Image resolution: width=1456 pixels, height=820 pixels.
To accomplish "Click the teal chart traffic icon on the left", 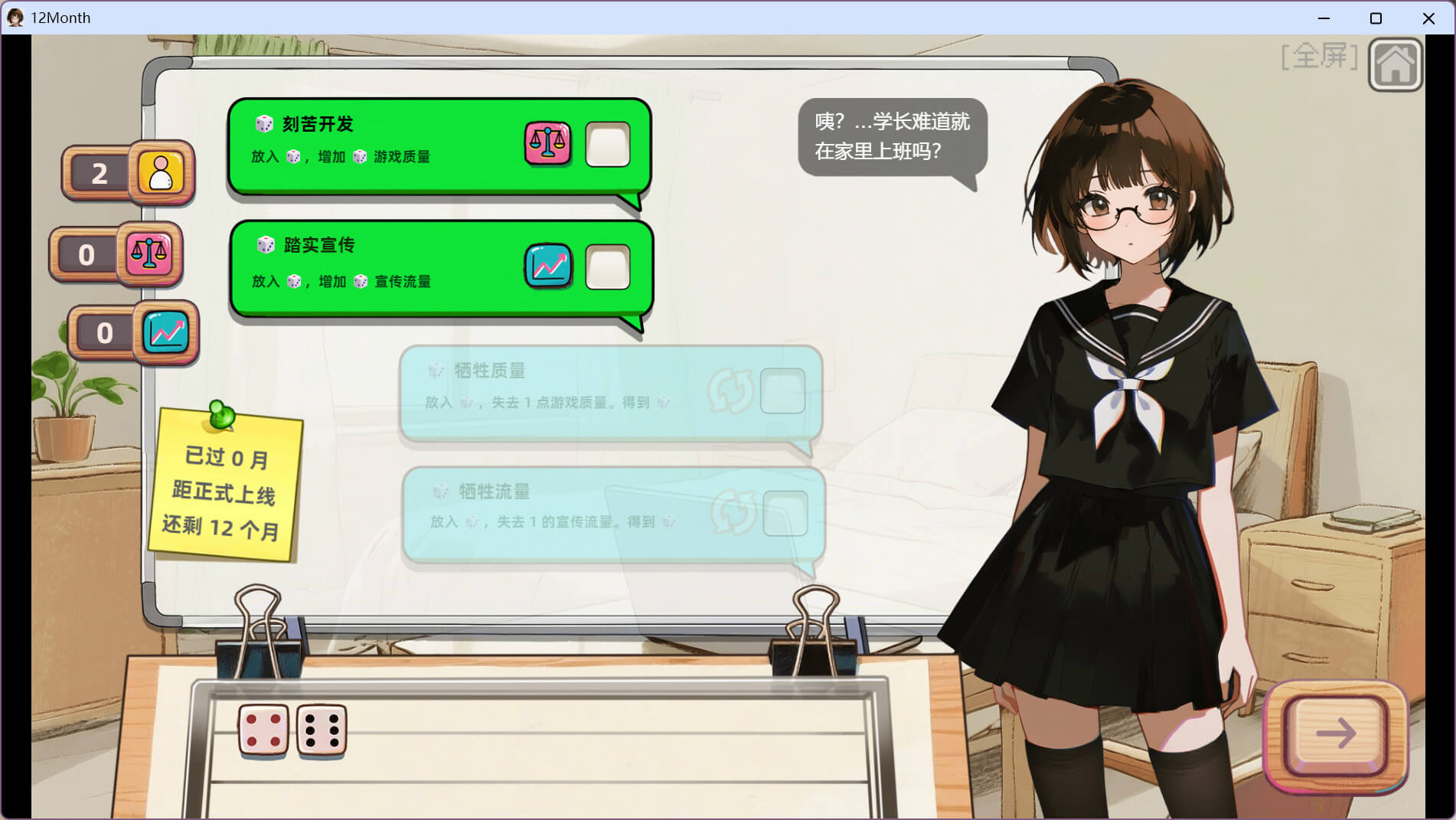I will (166, 332).
